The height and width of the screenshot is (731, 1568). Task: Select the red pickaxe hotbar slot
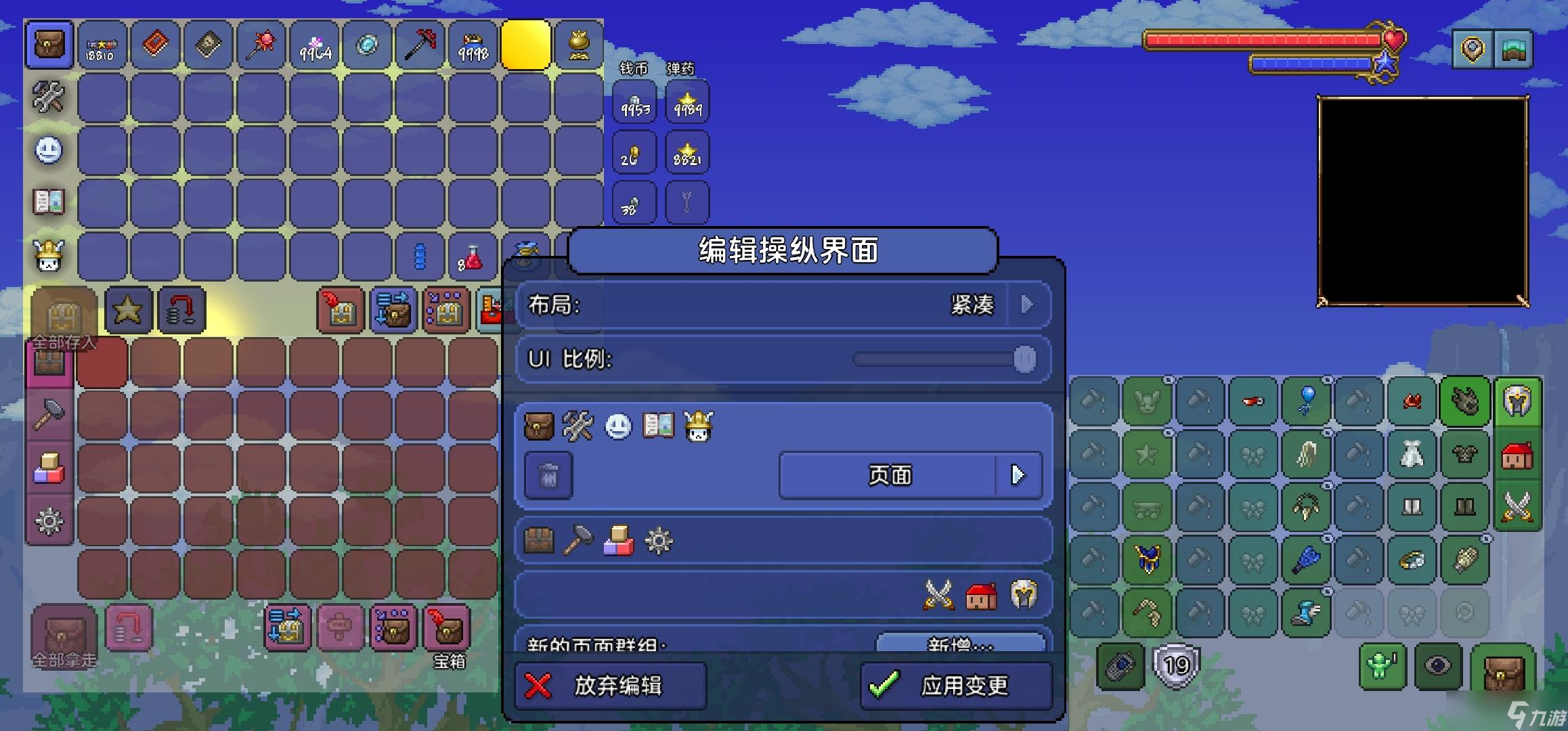[x=420, y=45]
